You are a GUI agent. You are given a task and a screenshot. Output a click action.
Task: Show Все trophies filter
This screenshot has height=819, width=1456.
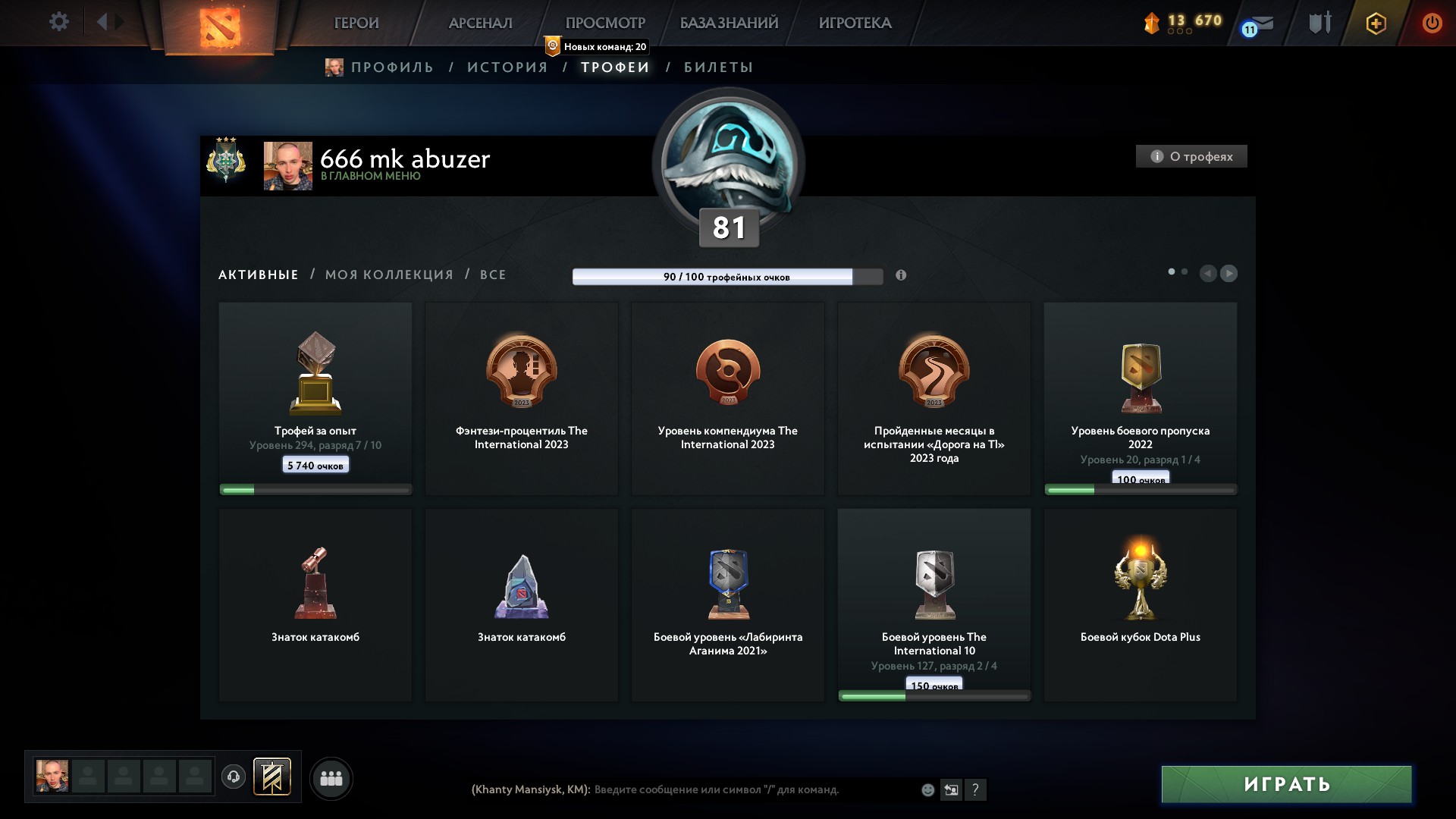pyautogui.click(x=493, y=275)
